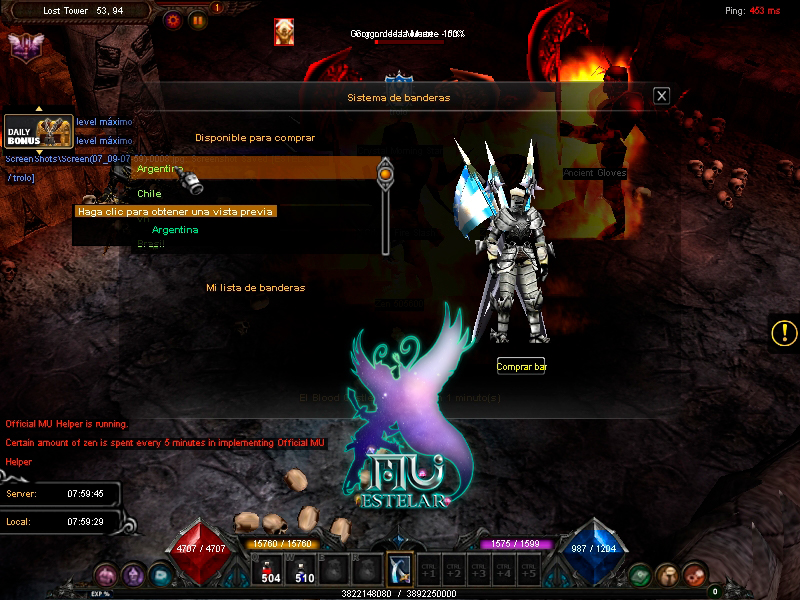The image size is (800, 600).
Task: Open the yellow exclamation alert
Action: coord(785,333)
